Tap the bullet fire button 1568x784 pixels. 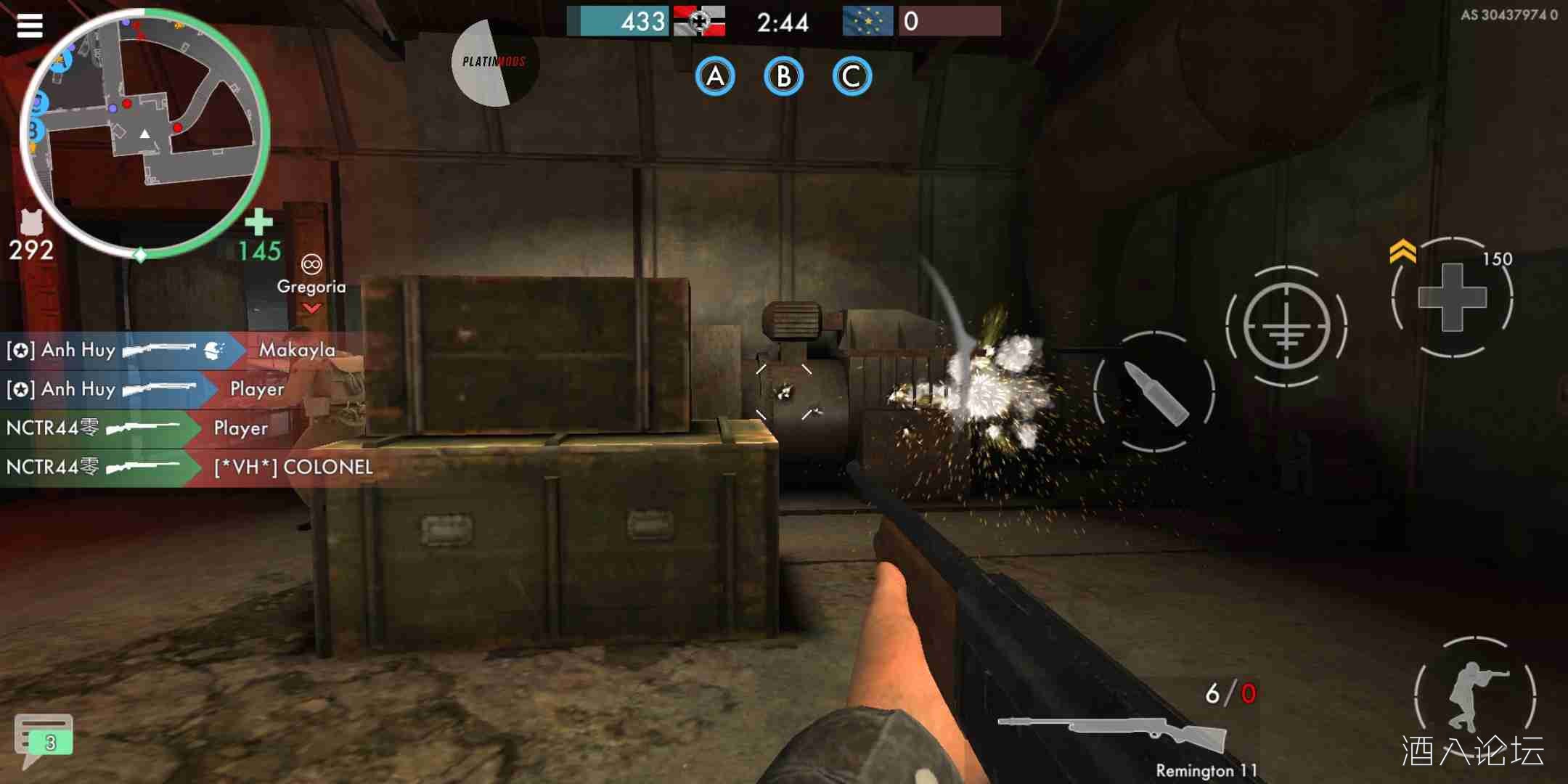tap(1154, 392)
